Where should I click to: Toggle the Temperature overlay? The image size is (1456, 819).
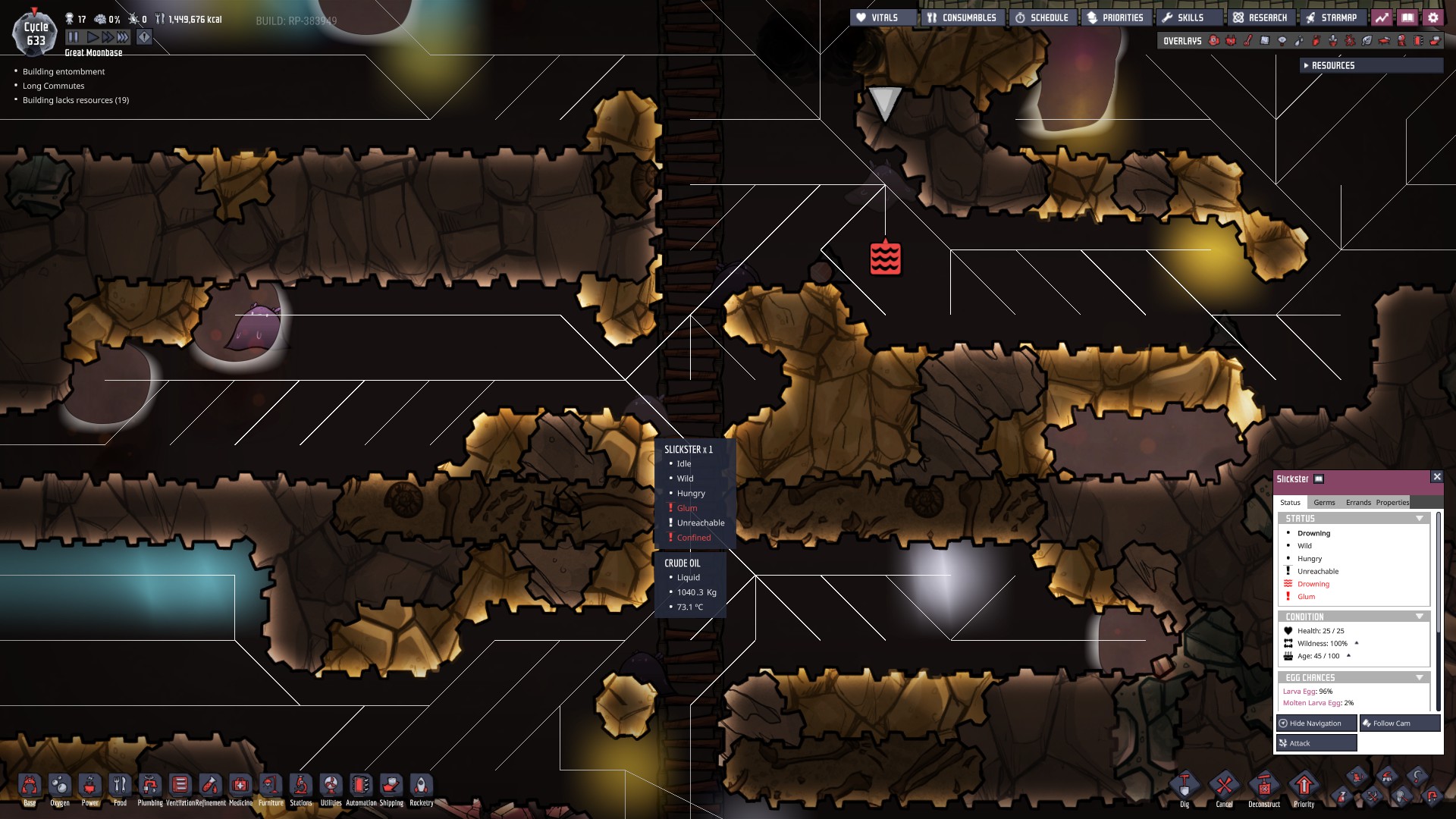1249,41
